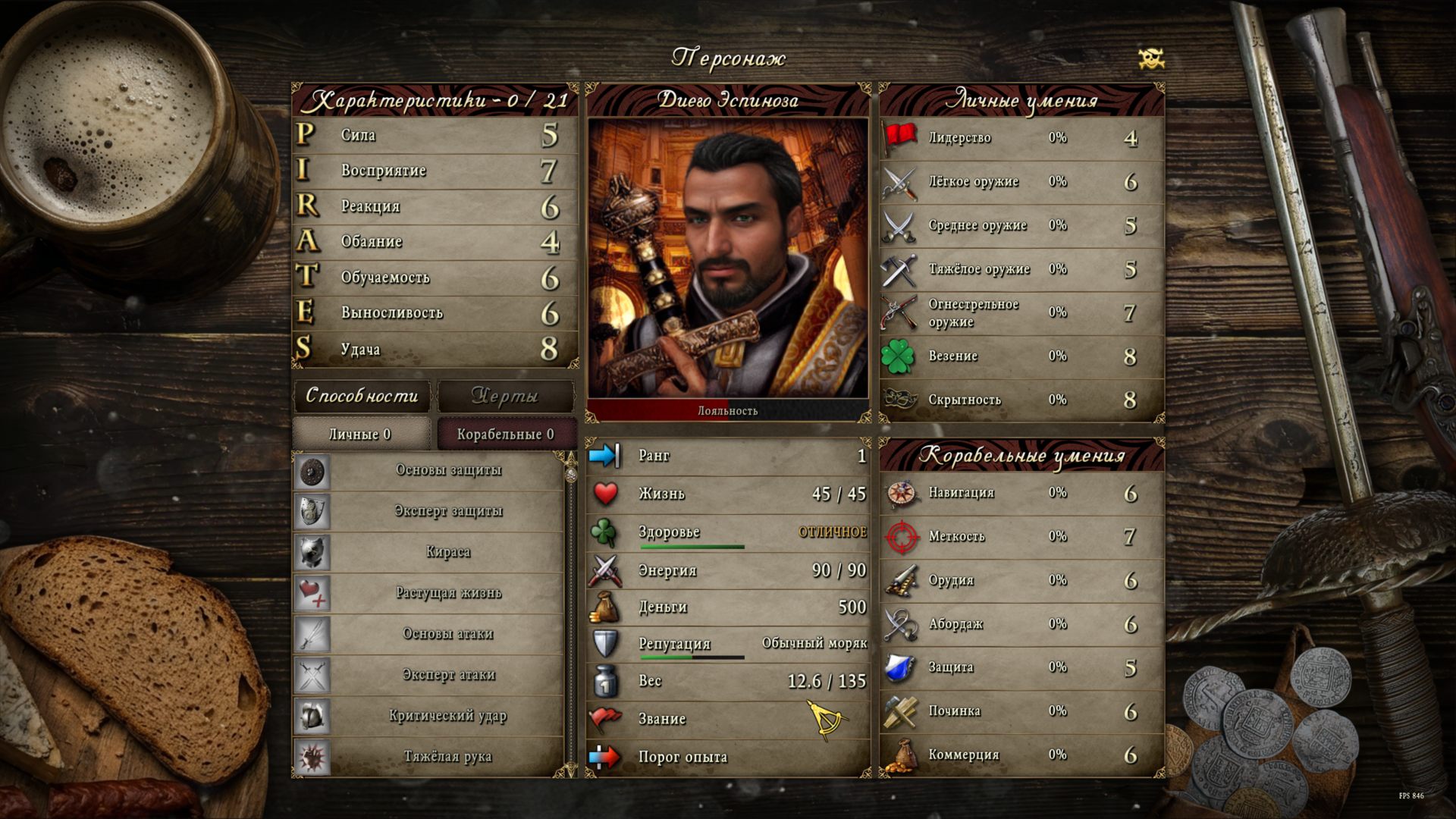Close the character screen via skull icon

click(x=1151, y=58)
